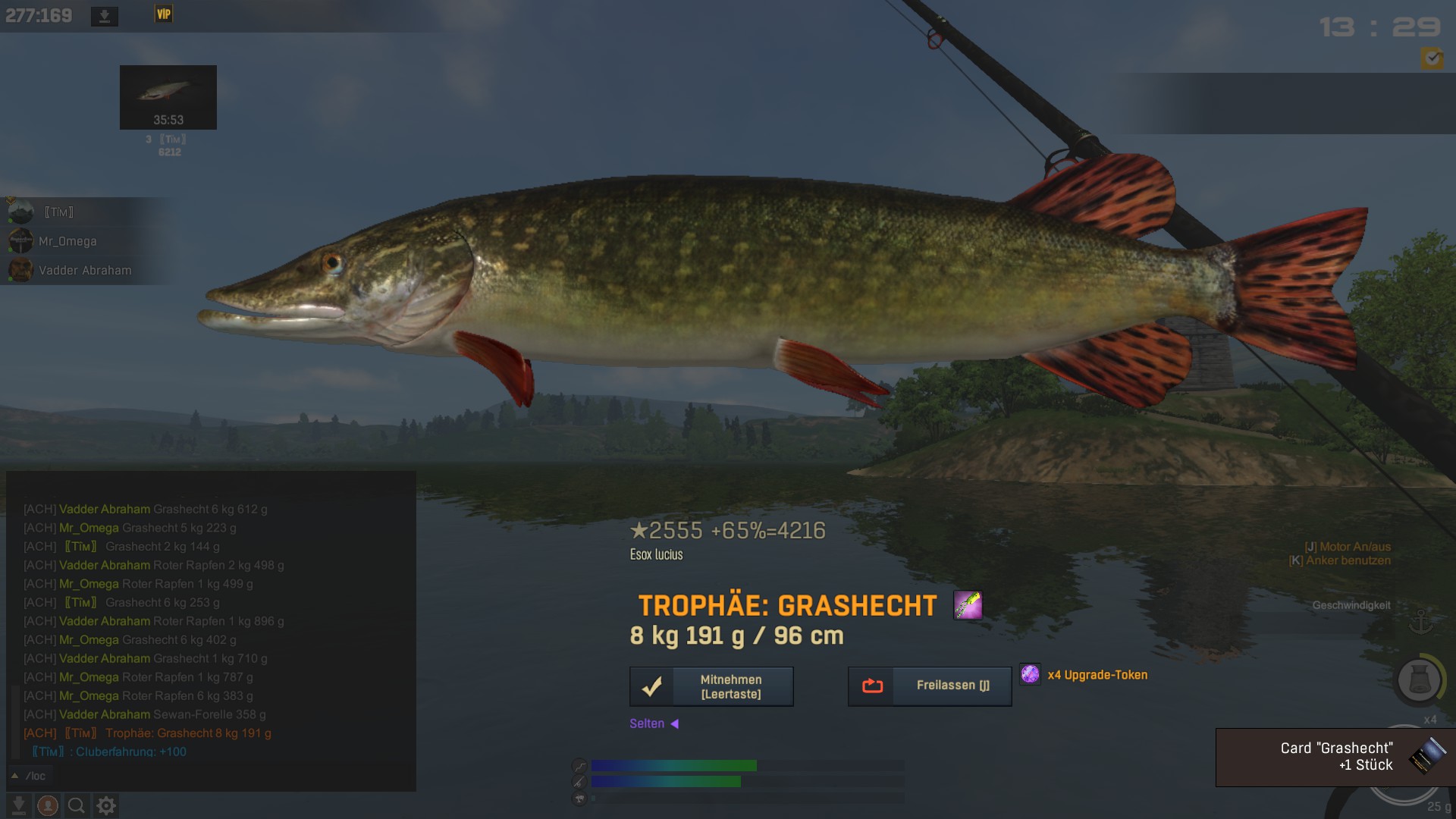Open the keepnet icon

(1419, 679)
